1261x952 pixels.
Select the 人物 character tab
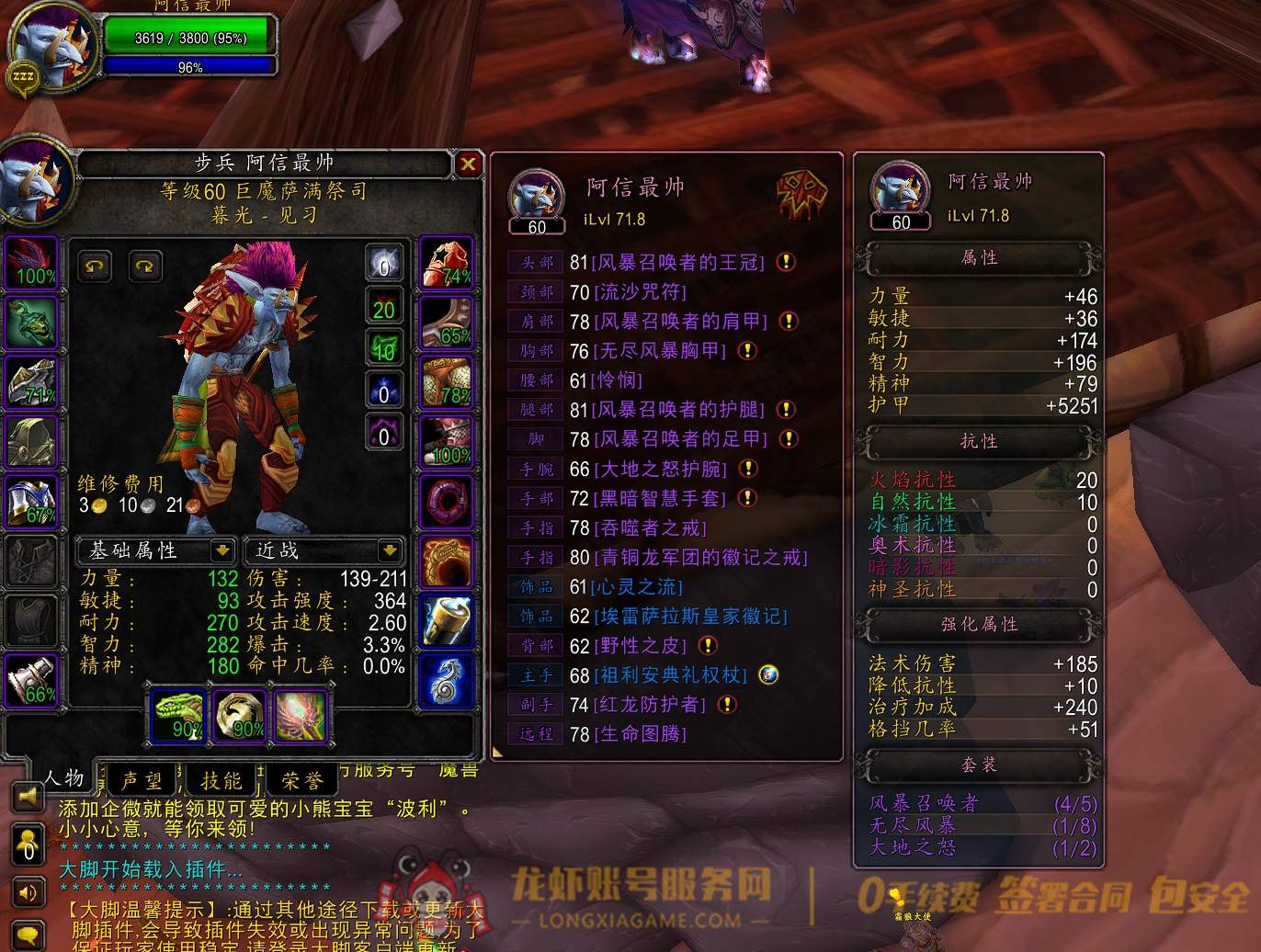(62, 778)
